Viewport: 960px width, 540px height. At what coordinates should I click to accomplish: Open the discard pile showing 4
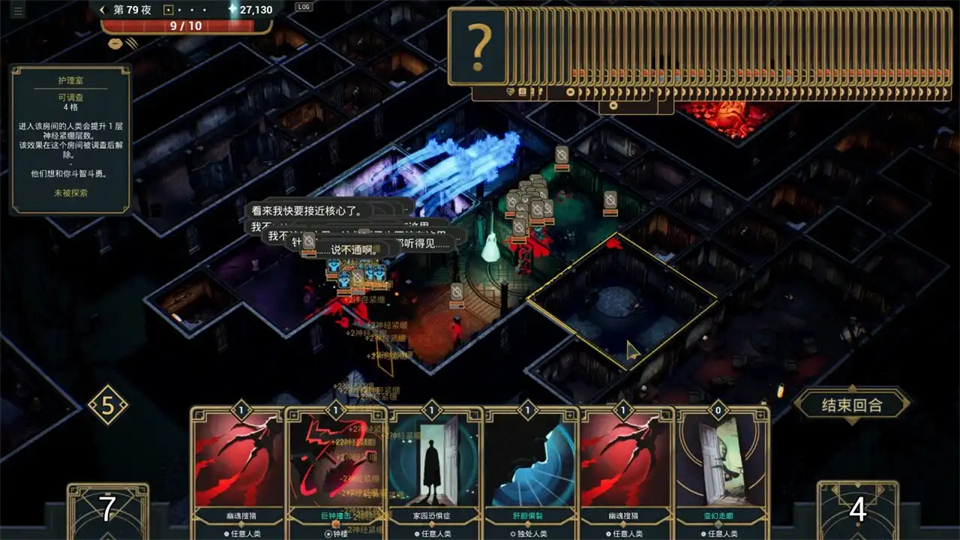(857, 510)
